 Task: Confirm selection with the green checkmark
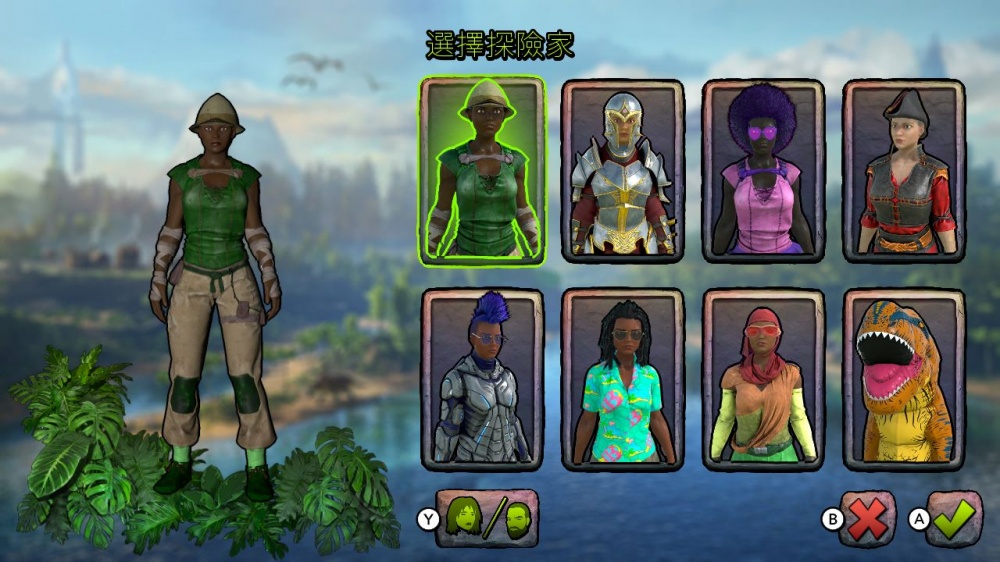click(x=954, y=518)
